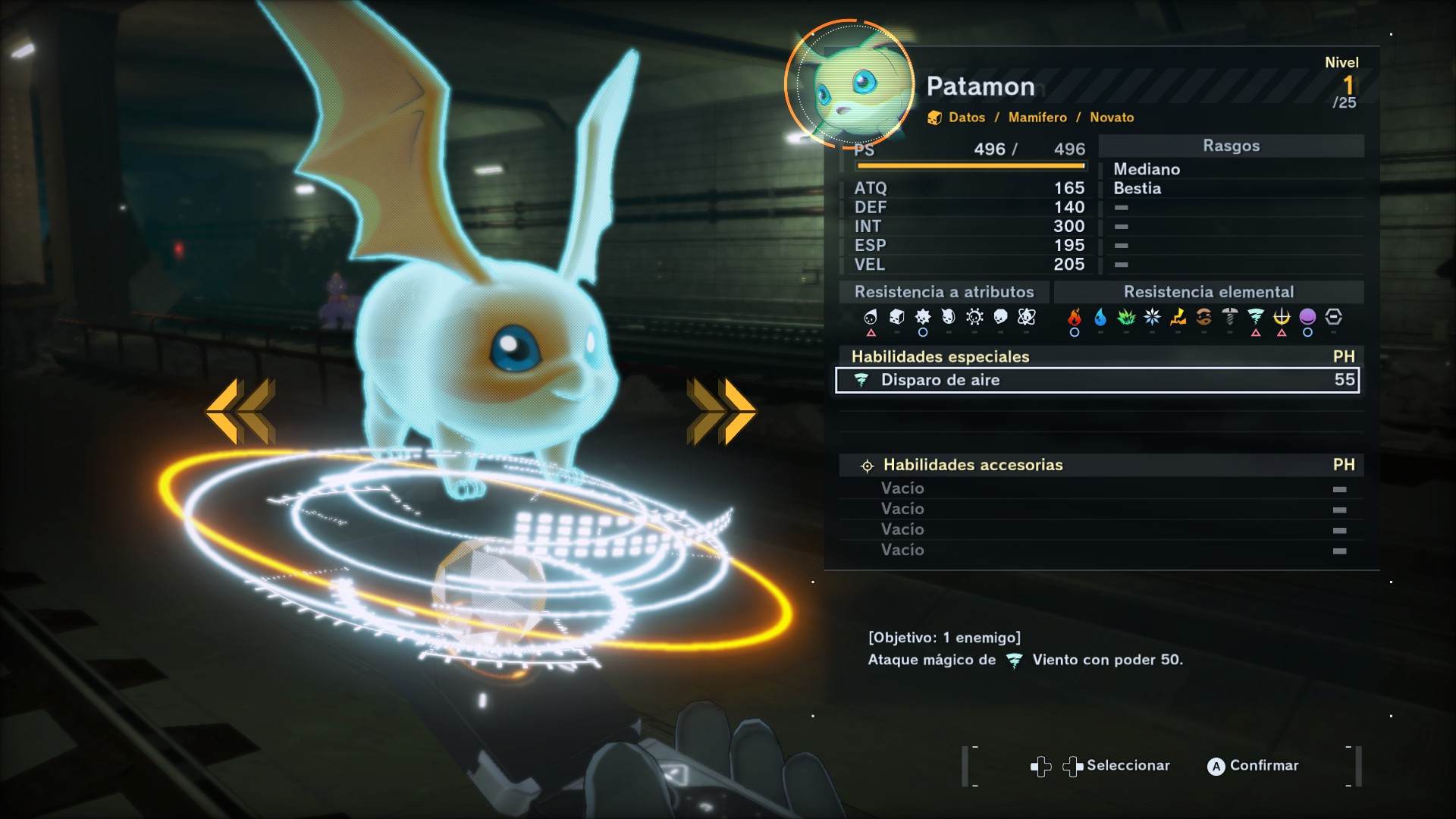Click the ice snowflake resistance icon
Viewport: 1456px width, 819px height.
pos(1152,318)
